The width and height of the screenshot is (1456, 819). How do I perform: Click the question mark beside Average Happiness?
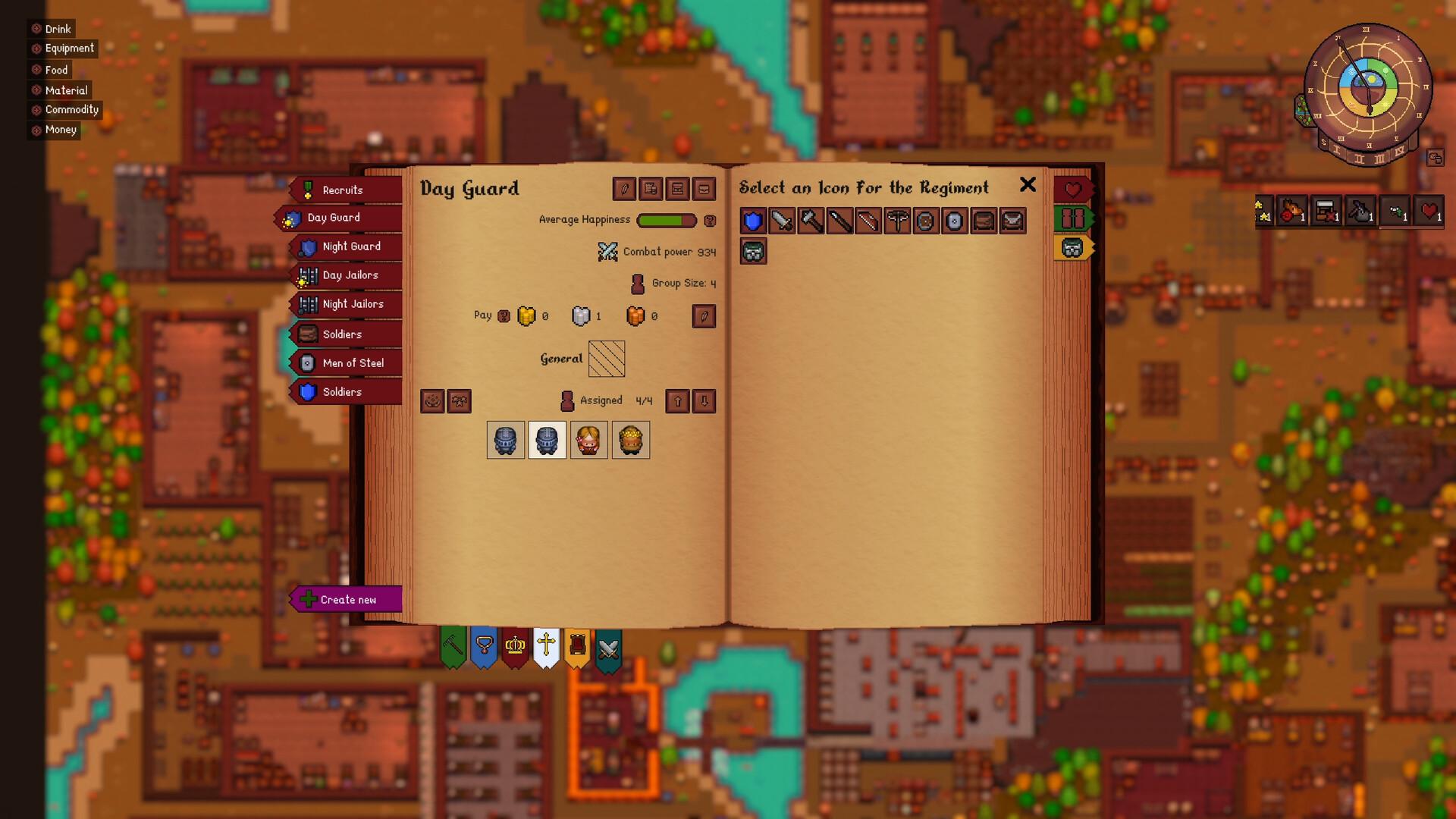click(710, 220)
